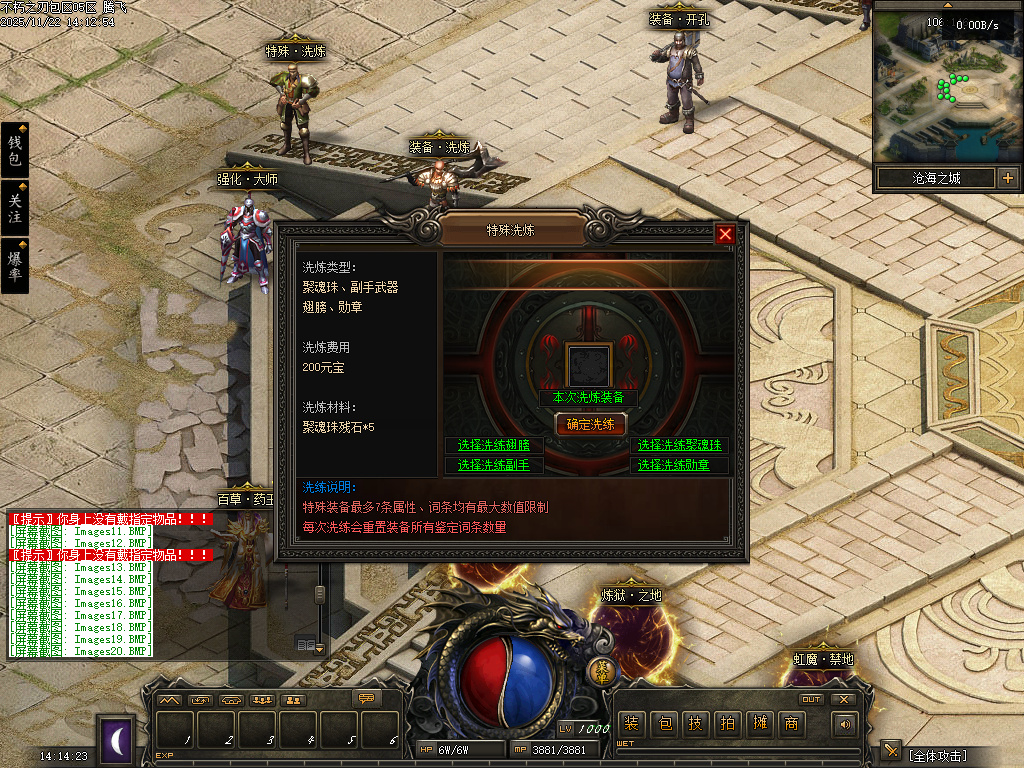
Task: Select 选择洗练副手 off-hand refining link
Action: pos(494,465)
